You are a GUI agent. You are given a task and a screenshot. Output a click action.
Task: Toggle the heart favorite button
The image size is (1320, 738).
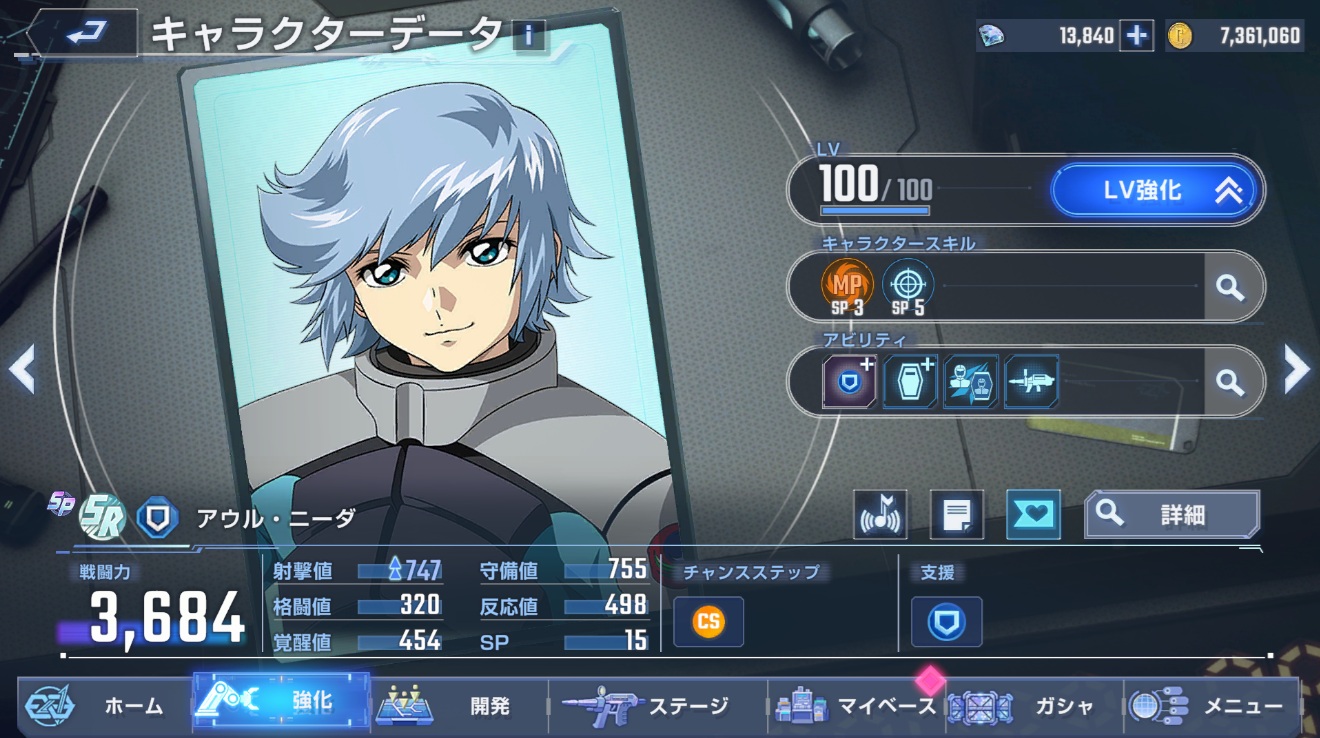[x=1033, y=515]
